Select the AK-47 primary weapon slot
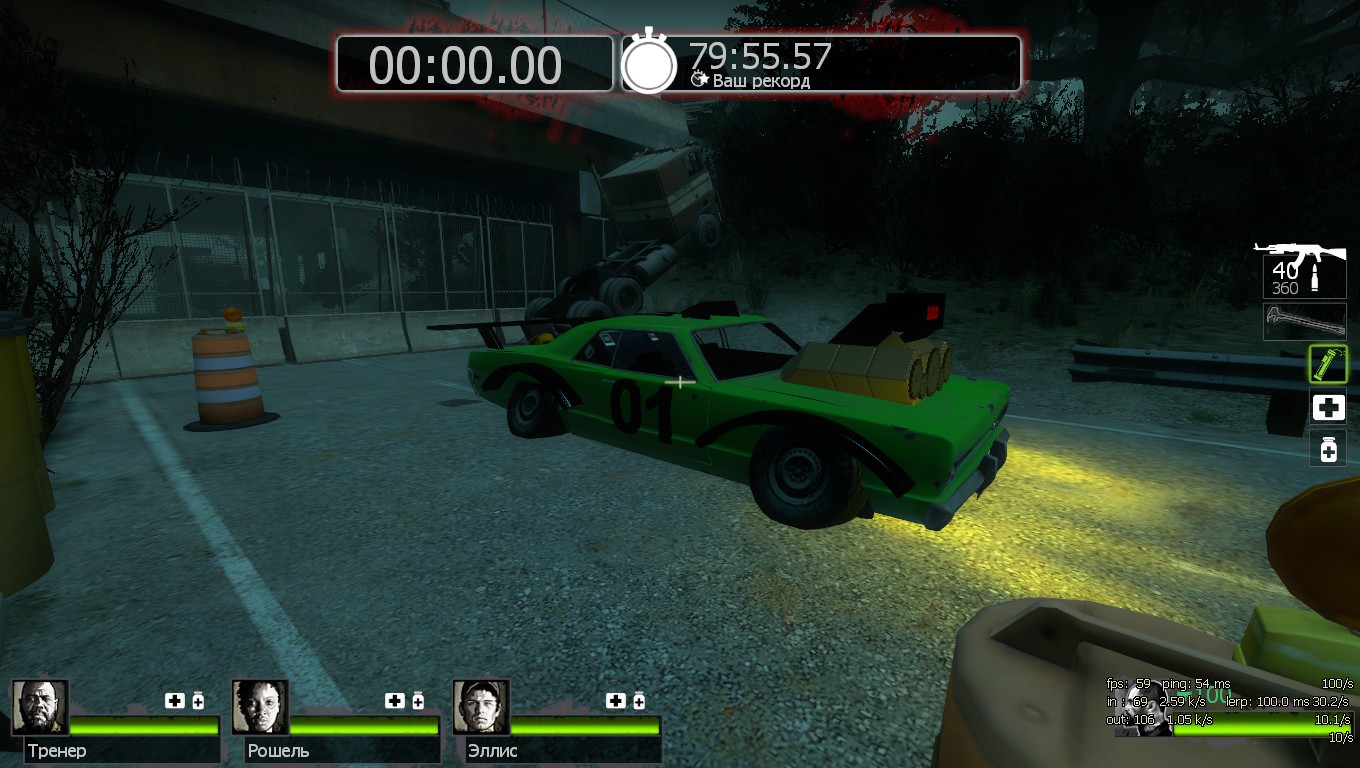 coord(1303,268)
